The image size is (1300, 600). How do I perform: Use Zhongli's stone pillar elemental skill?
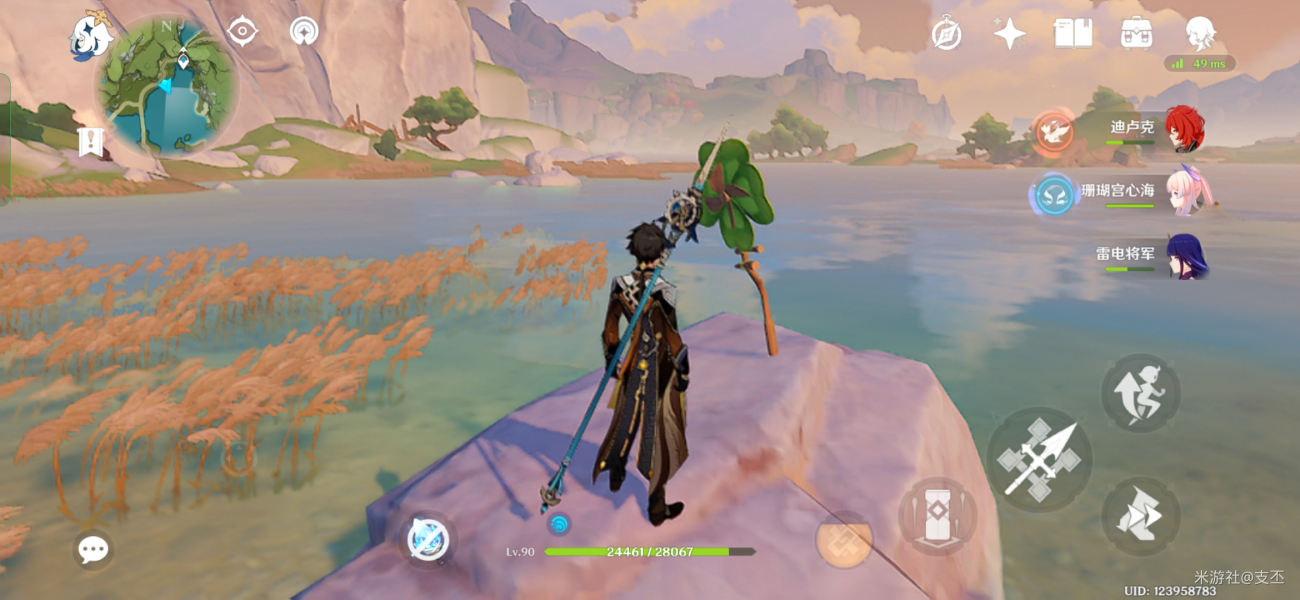(937, 516)
